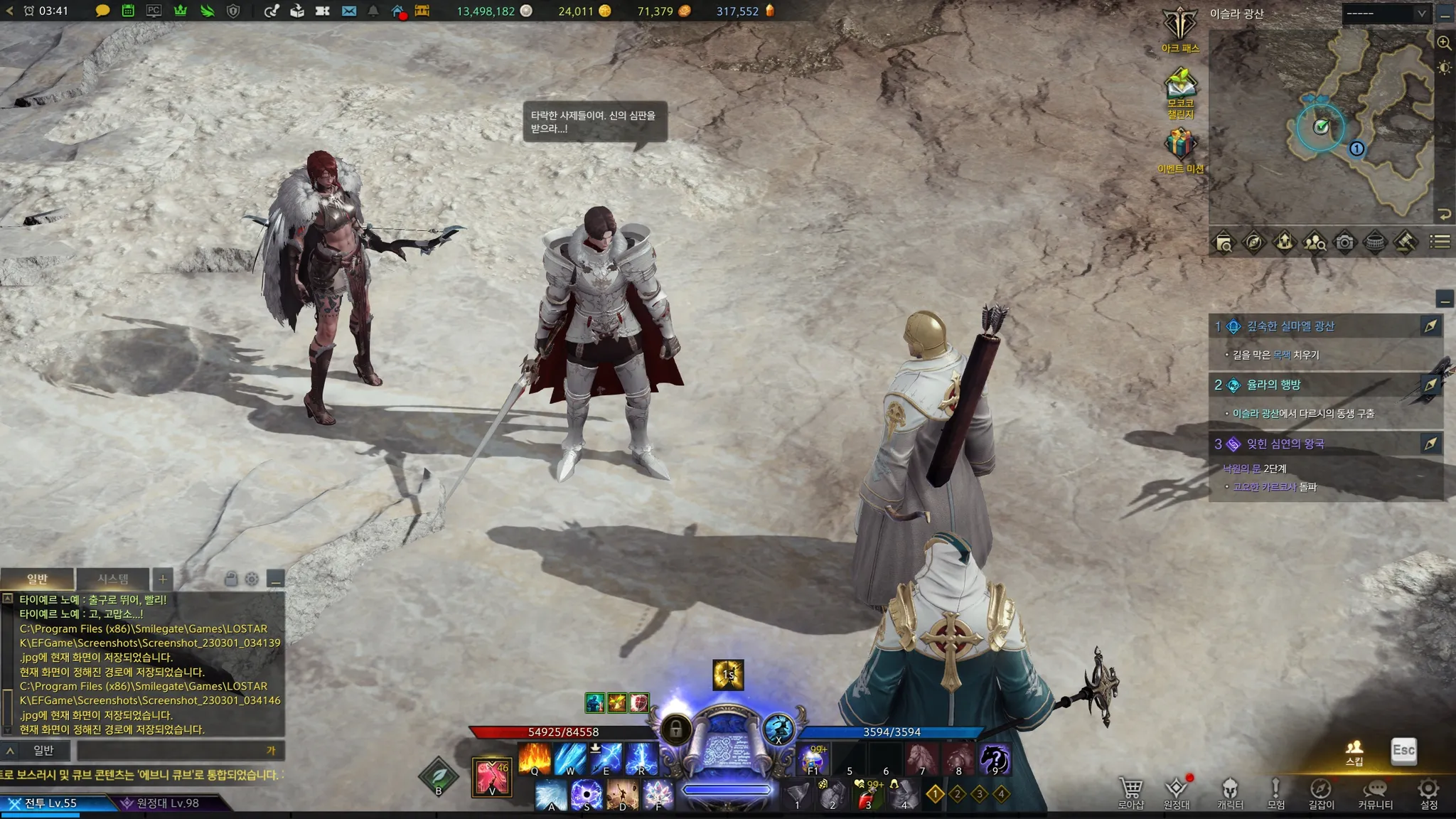Minimize the chat window
Image resolution: width=1456 pixels, height=819 pixels.
276,579
